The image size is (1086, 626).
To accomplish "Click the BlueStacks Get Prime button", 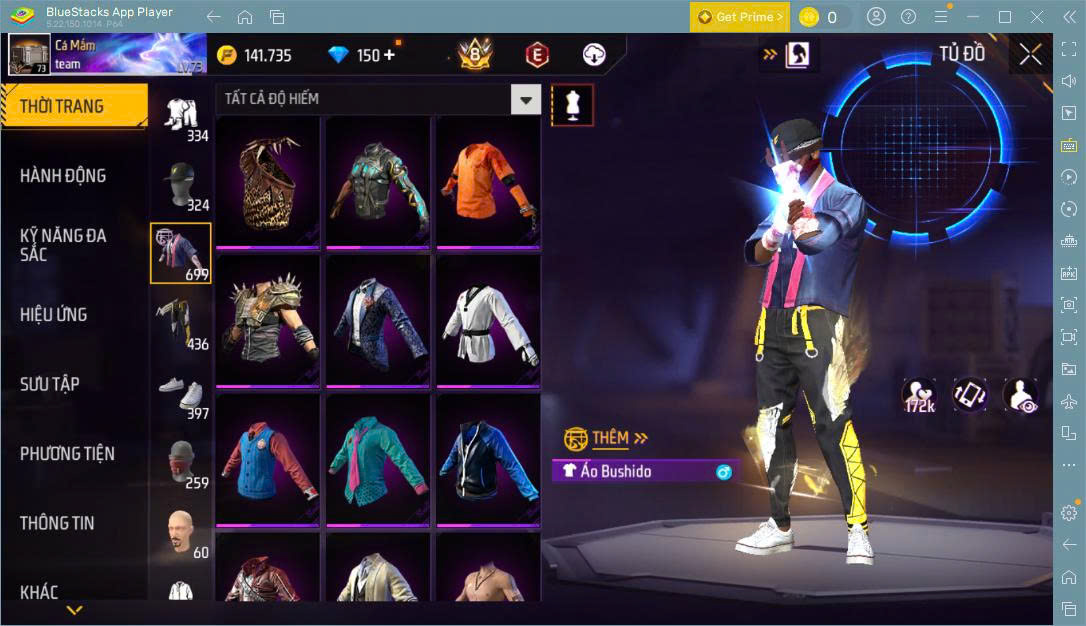I will pos(739,17).
